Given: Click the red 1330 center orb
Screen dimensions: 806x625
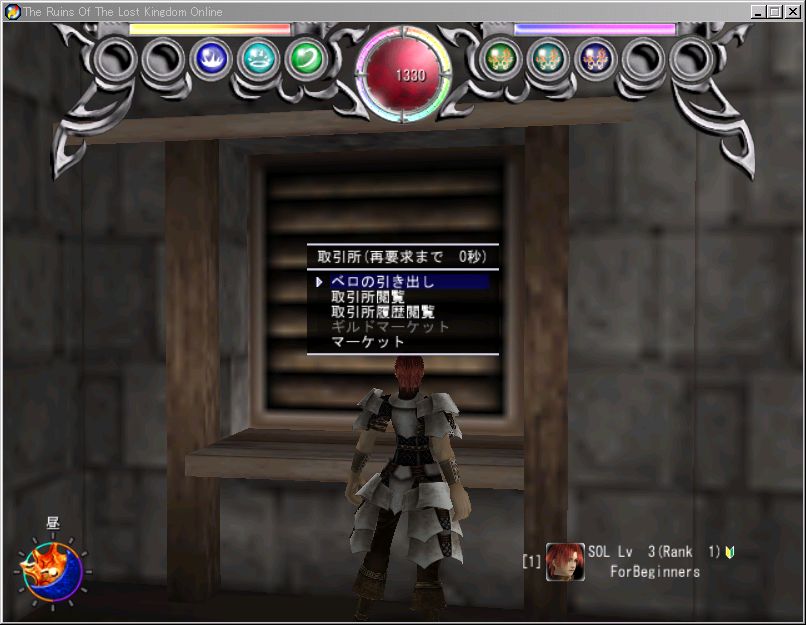Looking at the screenshot, I should [404, 73].
